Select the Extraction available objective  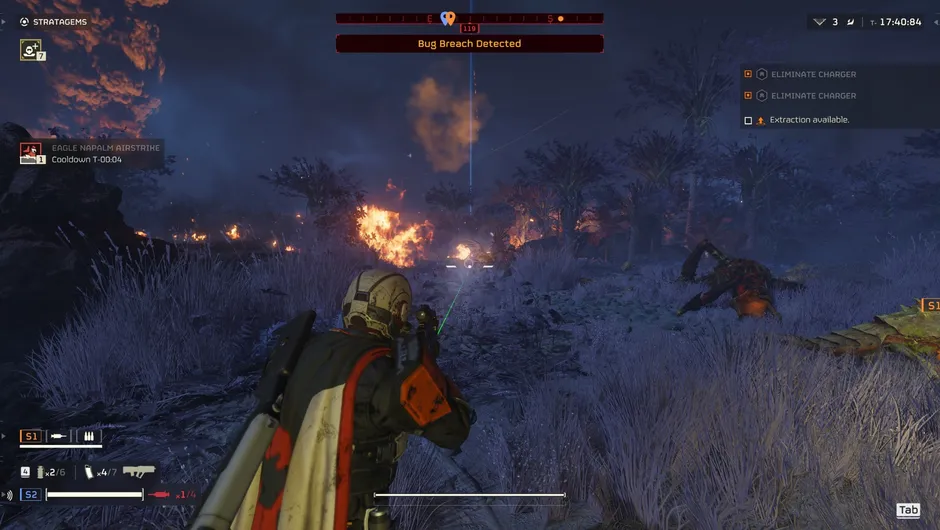point(809,120)
